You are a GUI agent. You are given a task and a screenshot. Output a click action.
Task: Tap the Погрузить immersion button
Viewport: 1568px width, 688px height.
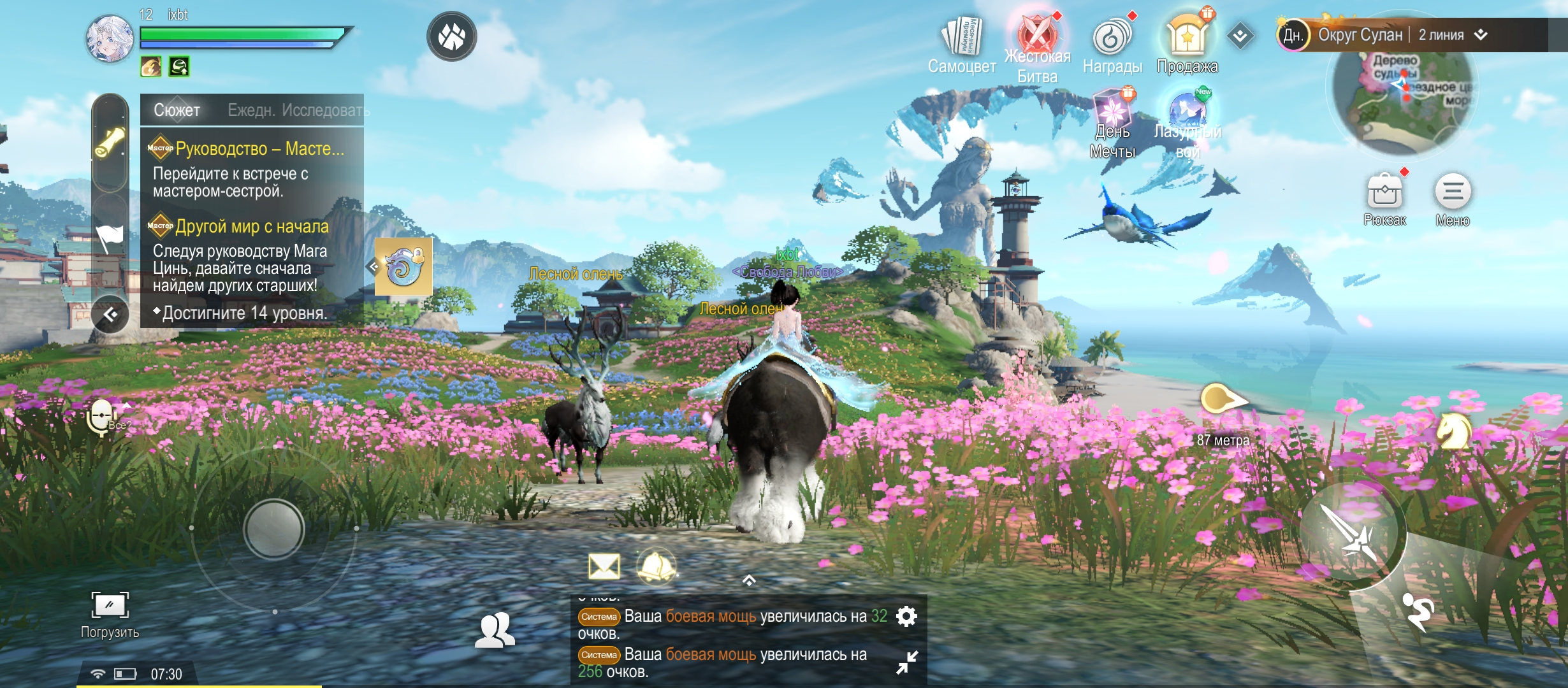pyautogui.click(x=110, y=613)
